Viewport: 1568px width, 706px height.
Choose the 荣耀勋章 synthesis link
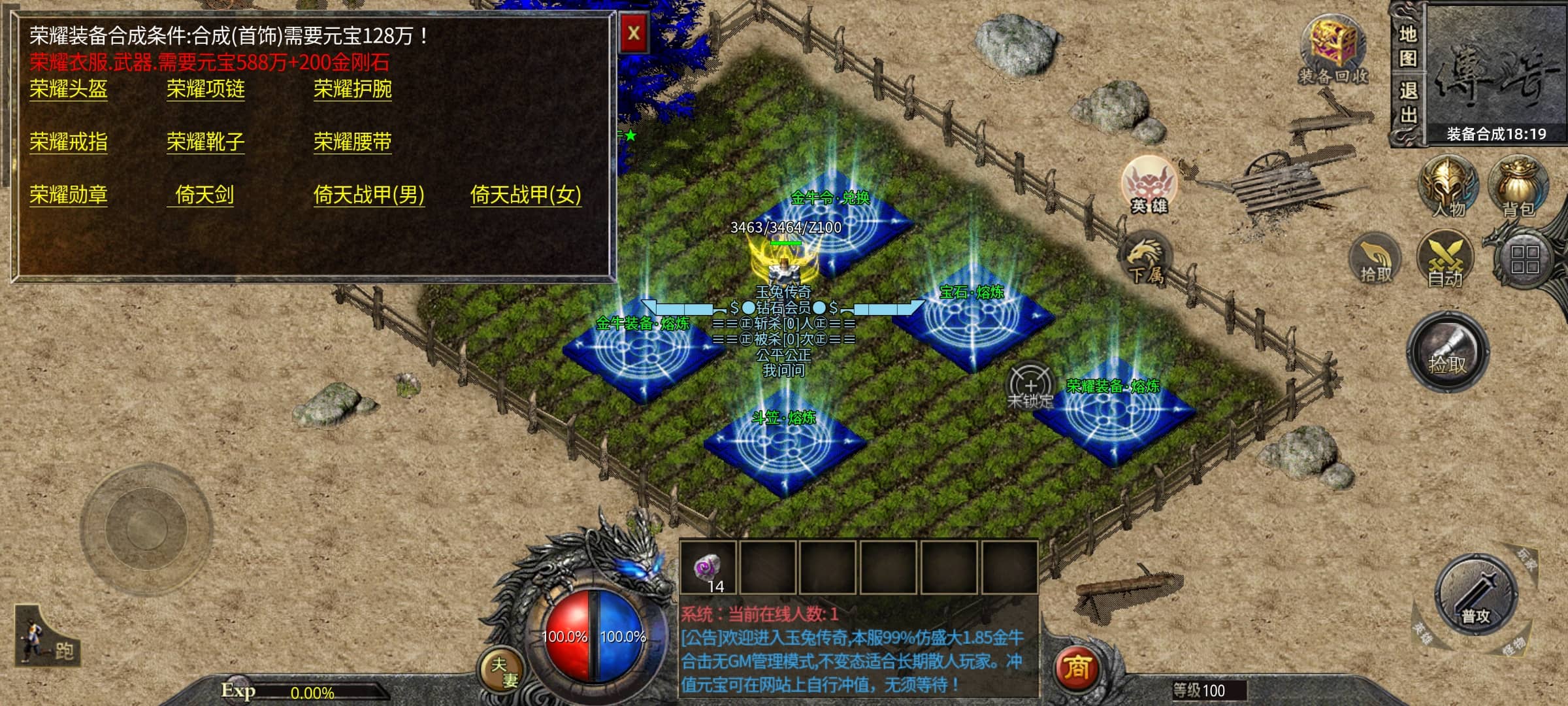(x=69, y=195)
